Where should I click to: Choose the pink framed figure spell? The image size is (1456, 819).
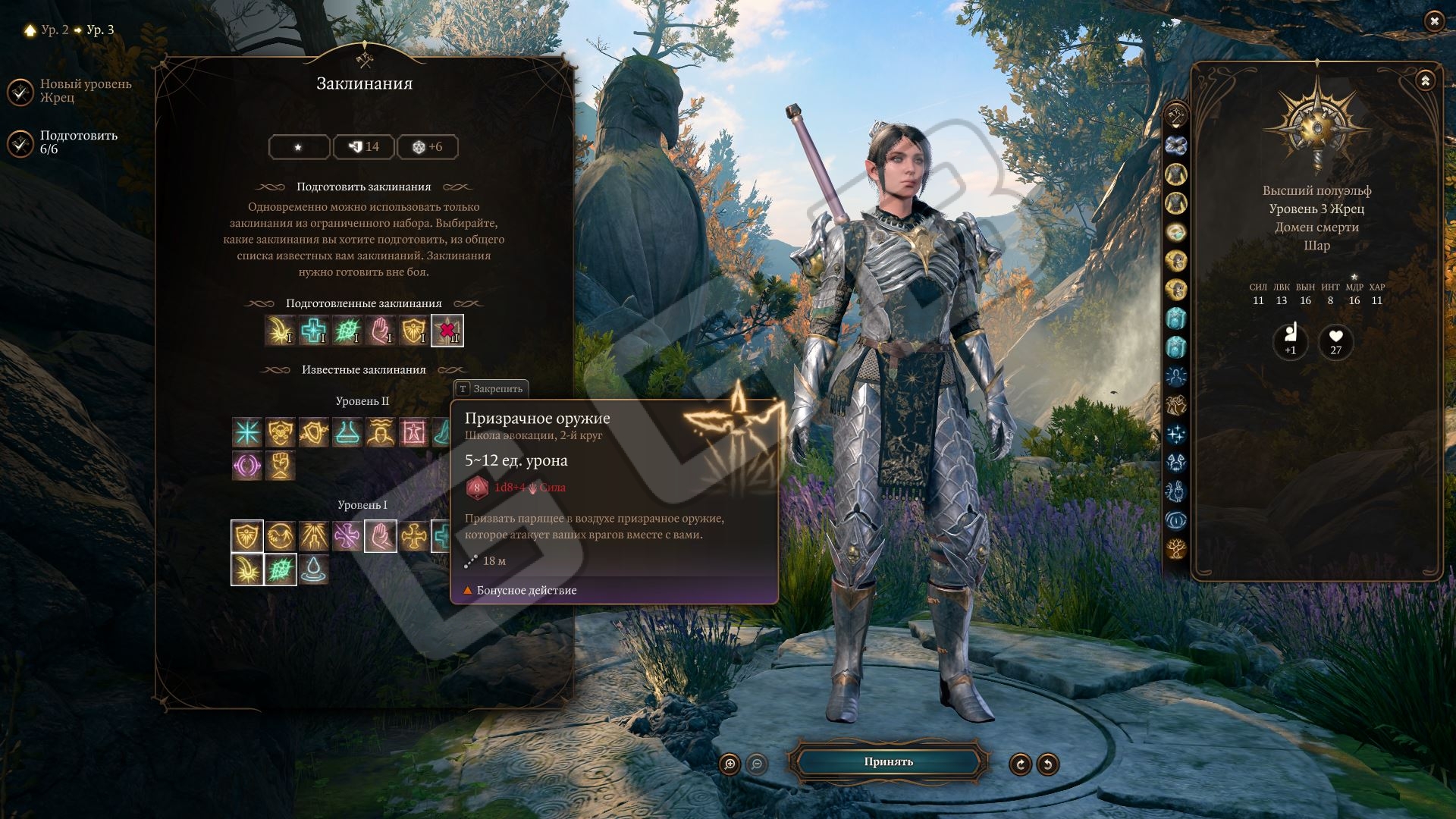tap(414, 432)
